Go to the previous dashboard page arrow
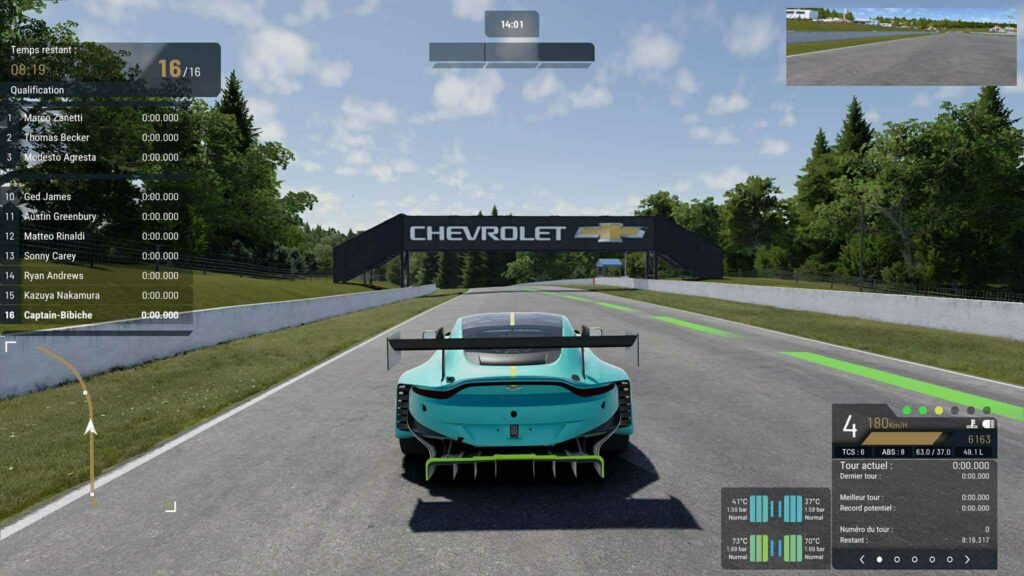The width and height of the screenshot is (1024, 576). coord(861,560)
